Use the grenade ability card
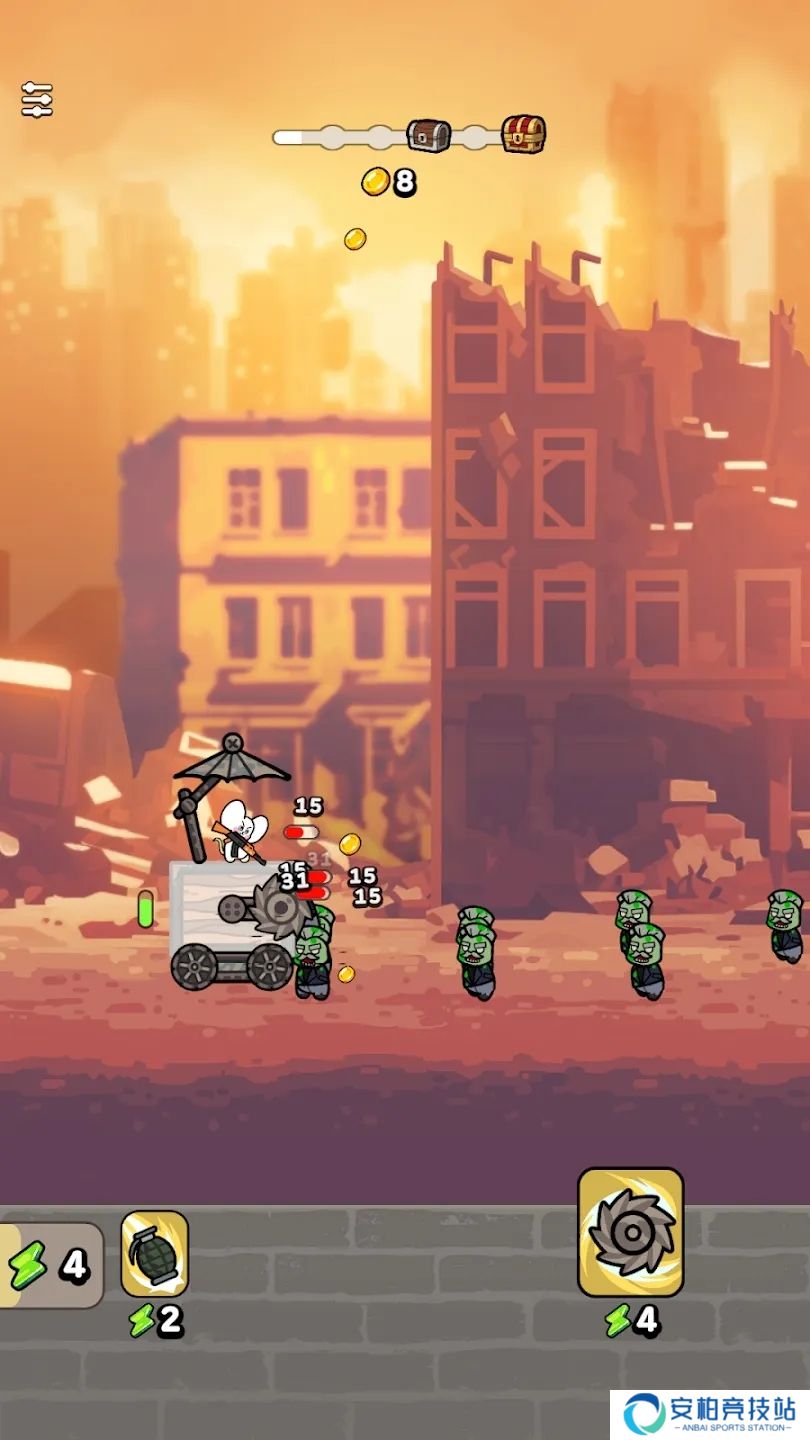The height and width of the screenshot is (1440, 810). 154,1253
